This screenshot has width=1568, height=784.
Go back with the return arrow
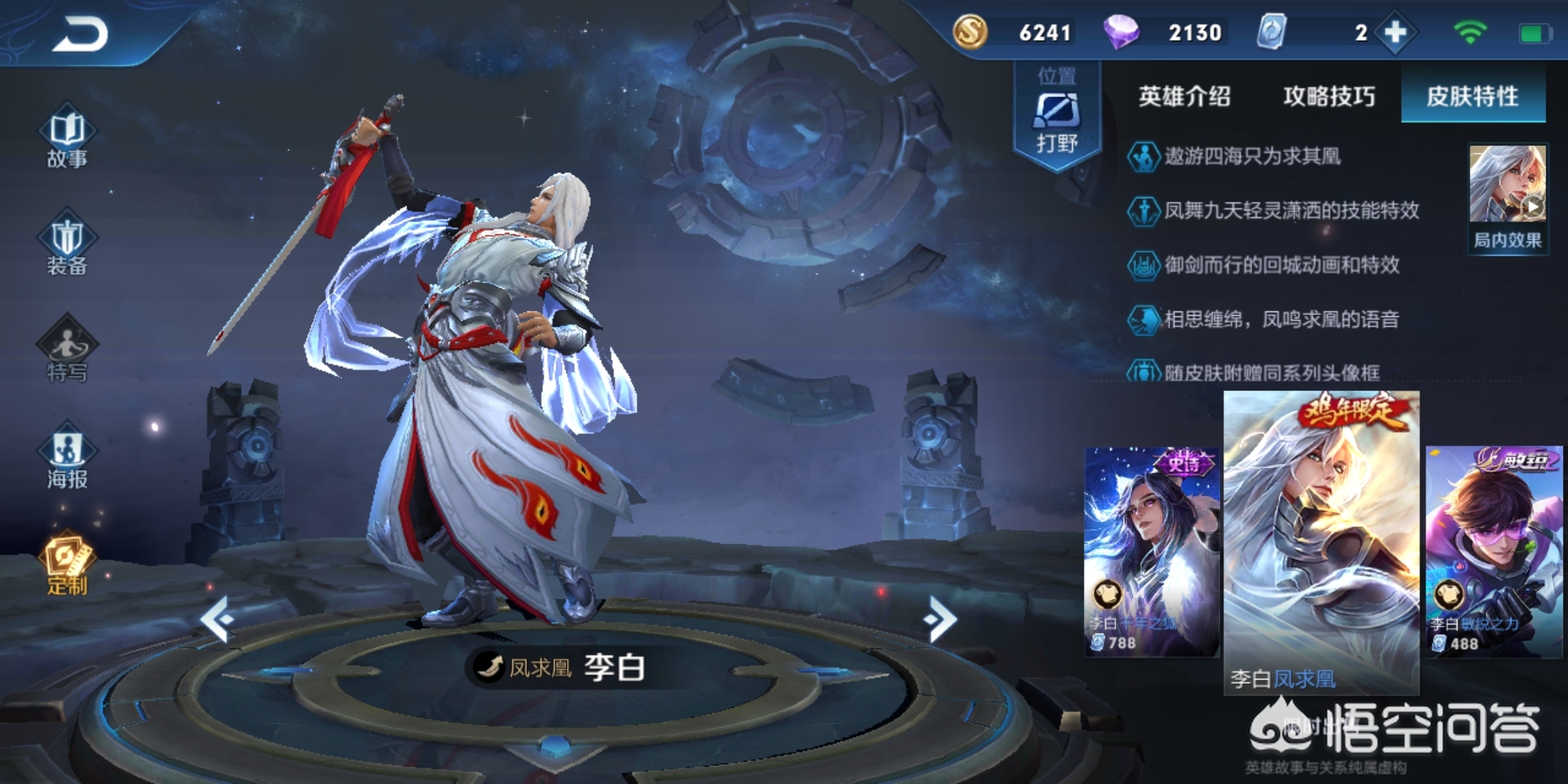80,34
